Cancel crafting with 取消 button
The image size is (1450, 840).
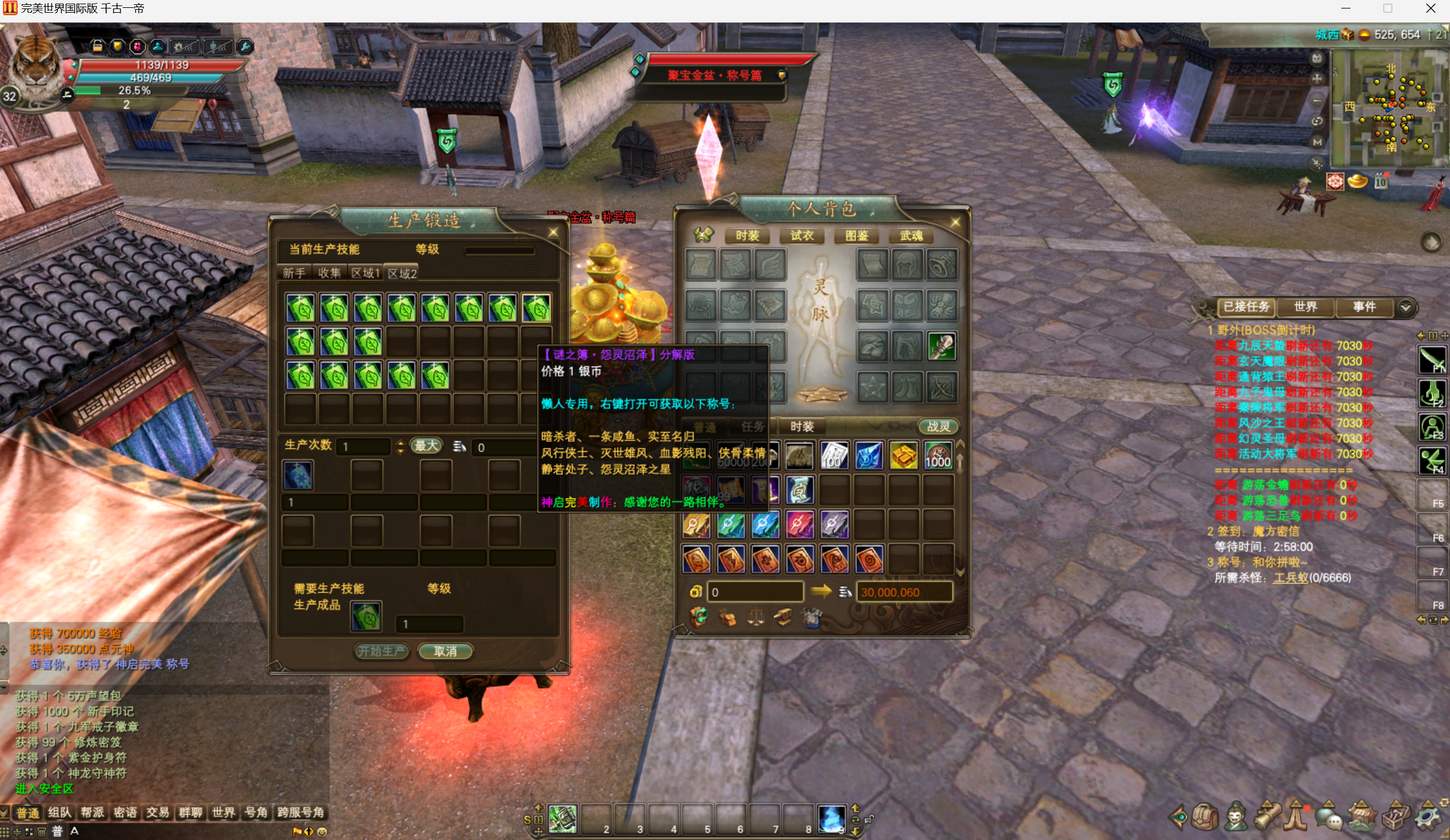[x=445, y=651]
